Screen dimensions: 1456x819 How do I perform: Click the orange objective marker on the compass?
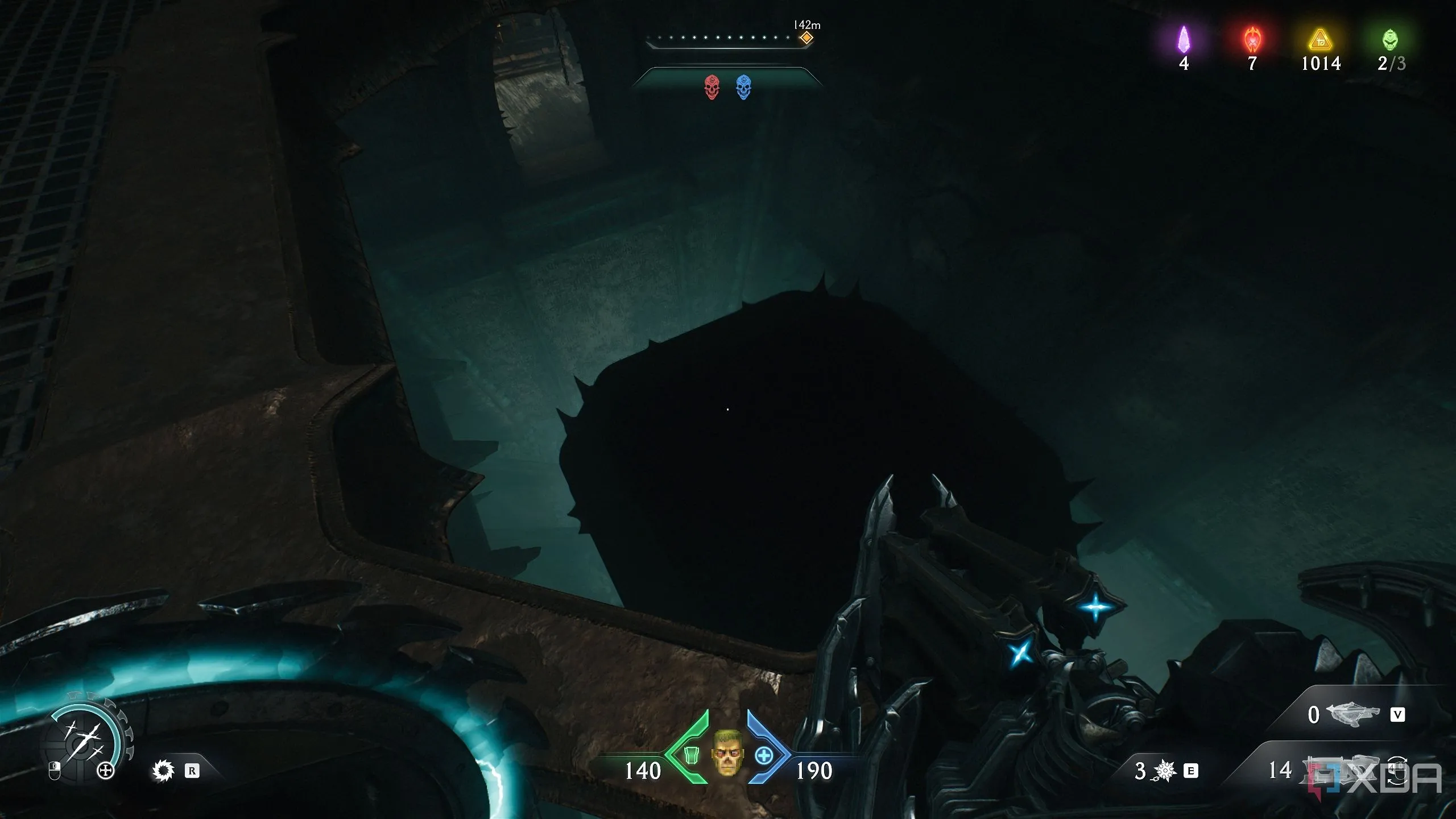coord(806,39)
